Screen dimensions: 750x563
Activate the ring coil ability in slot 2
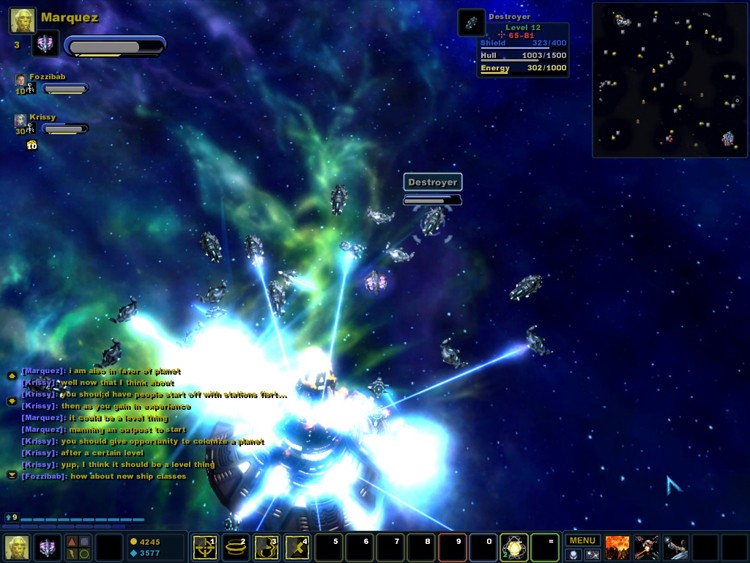236,547
